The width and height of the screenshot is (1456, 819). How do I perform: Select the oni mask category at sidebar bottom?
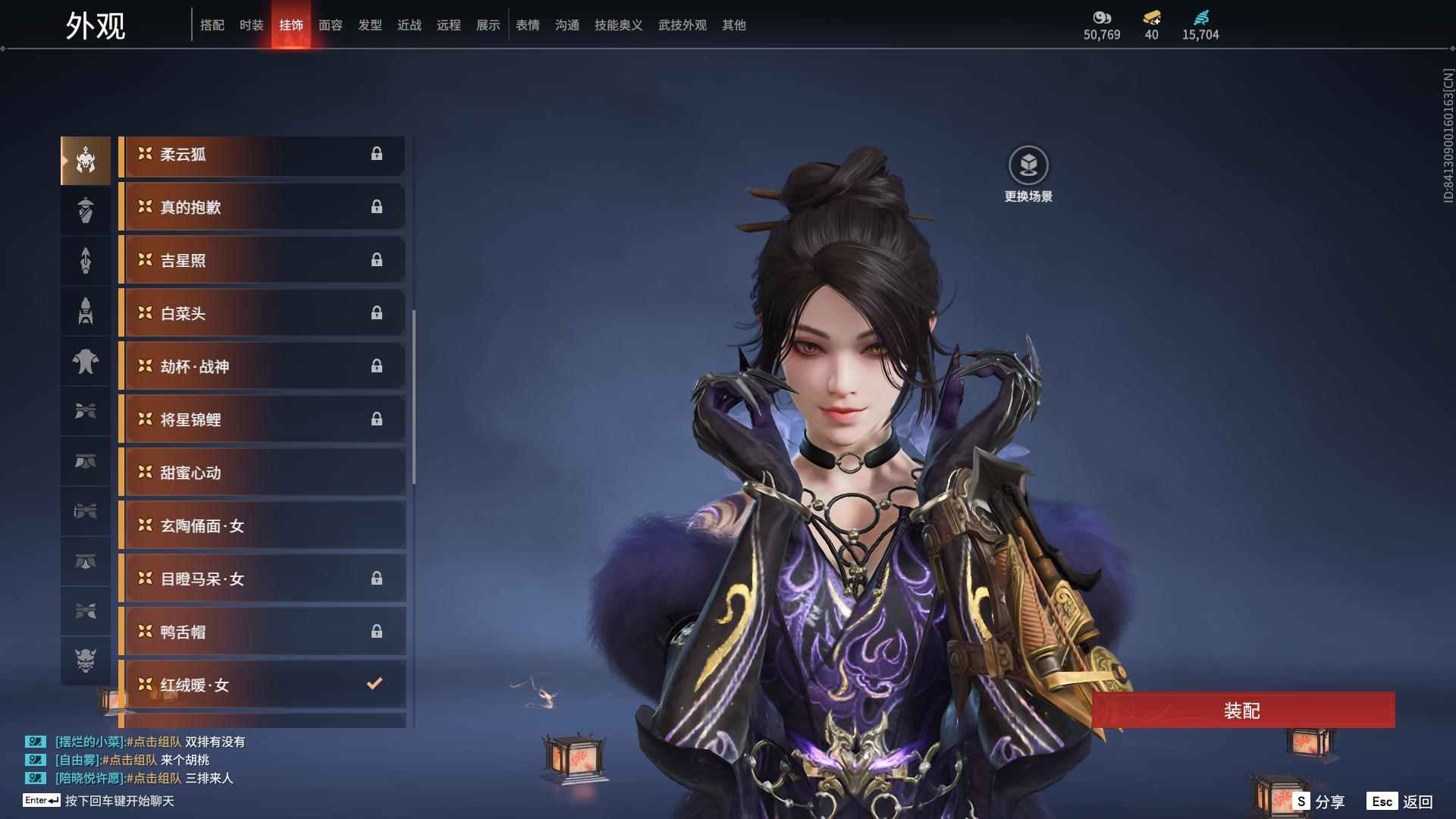point(85,661)
